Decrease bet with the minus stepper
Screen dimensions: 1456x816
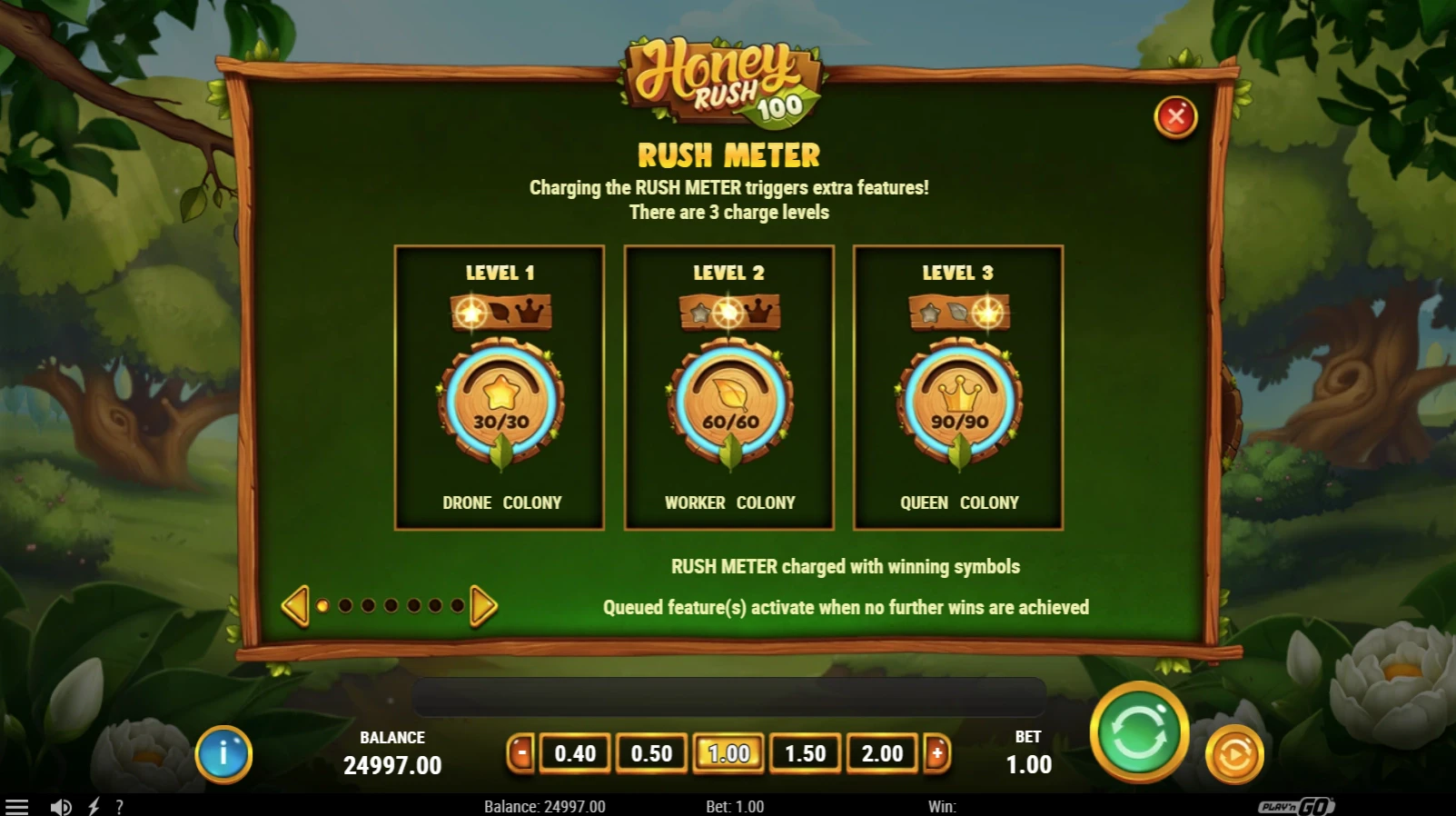(x=520, y=753)
